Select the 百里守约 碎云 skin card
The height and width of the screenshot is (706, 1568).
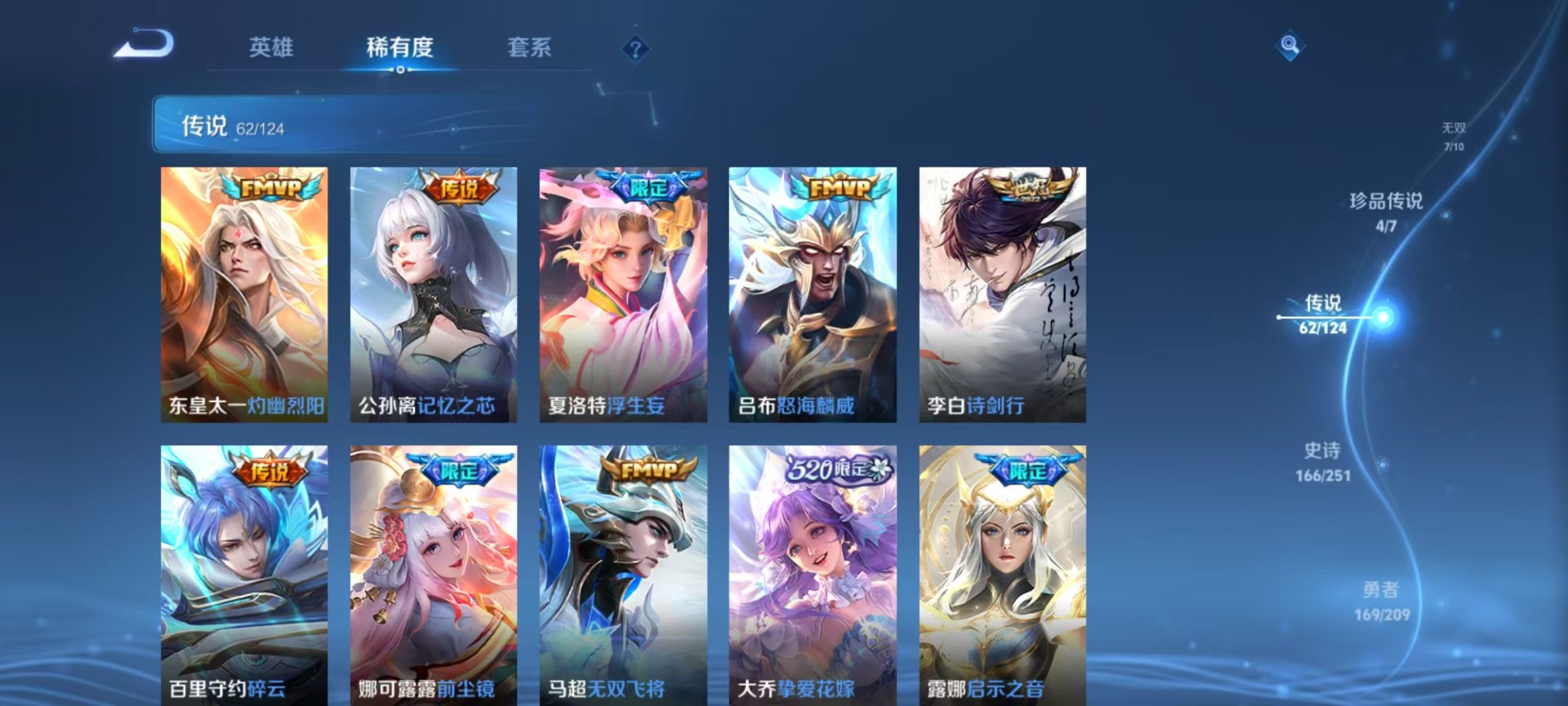point(244,572)
